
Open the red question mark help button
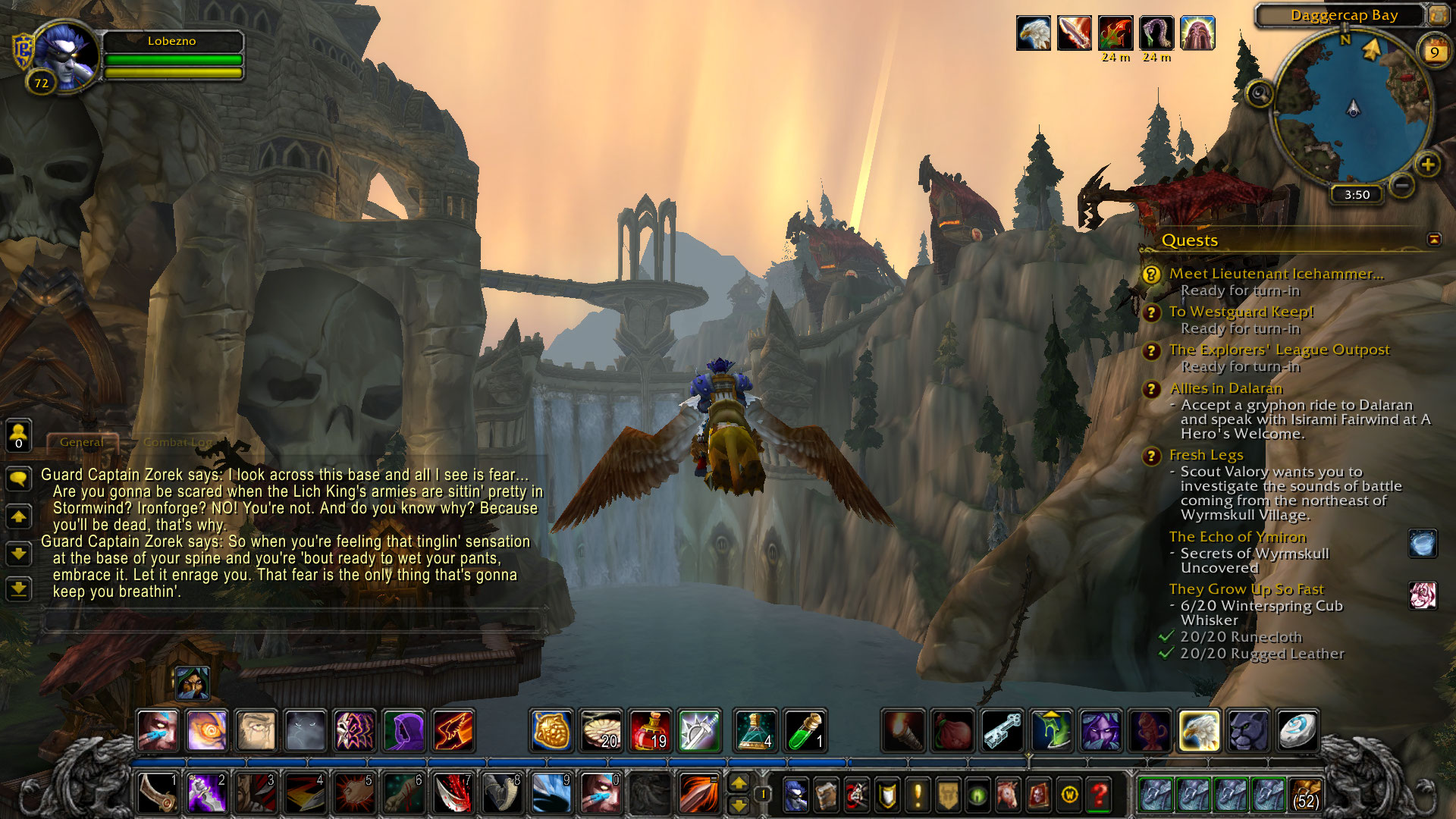pos(1099,794)
